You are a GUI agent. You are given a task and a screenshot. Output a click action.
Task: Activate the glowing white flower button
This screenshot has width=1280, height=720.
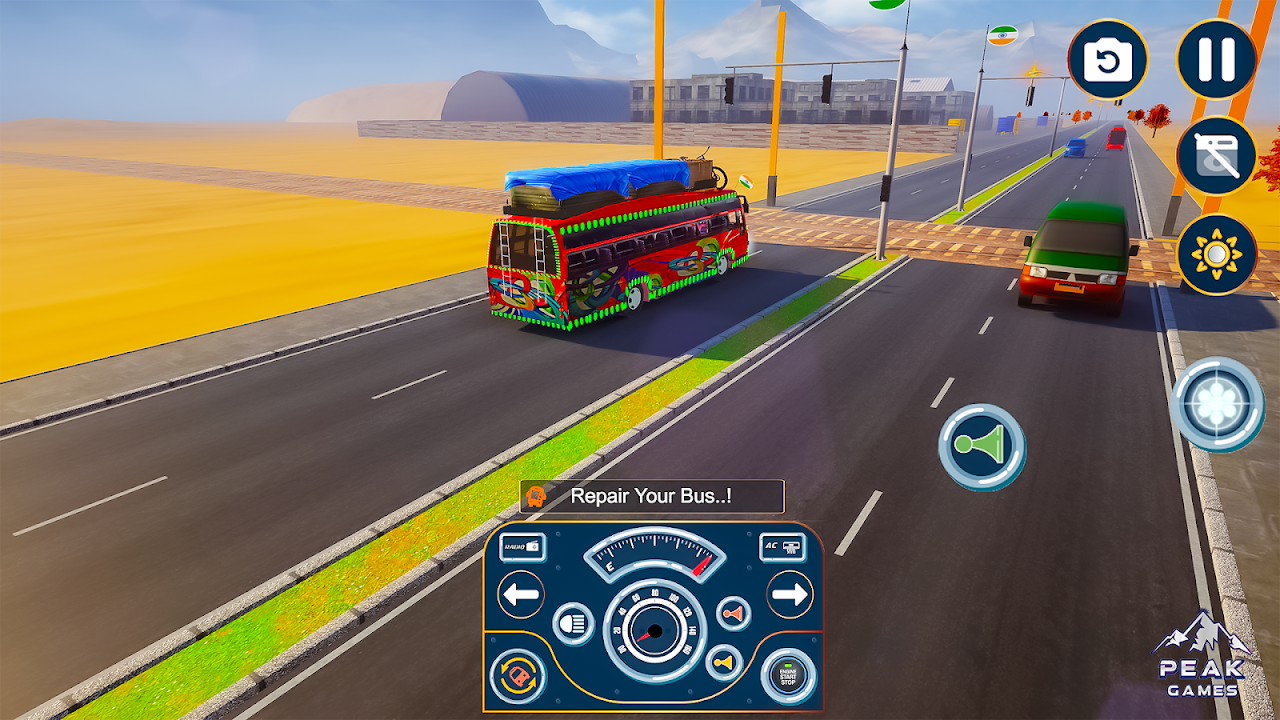tap(1217, 404)
